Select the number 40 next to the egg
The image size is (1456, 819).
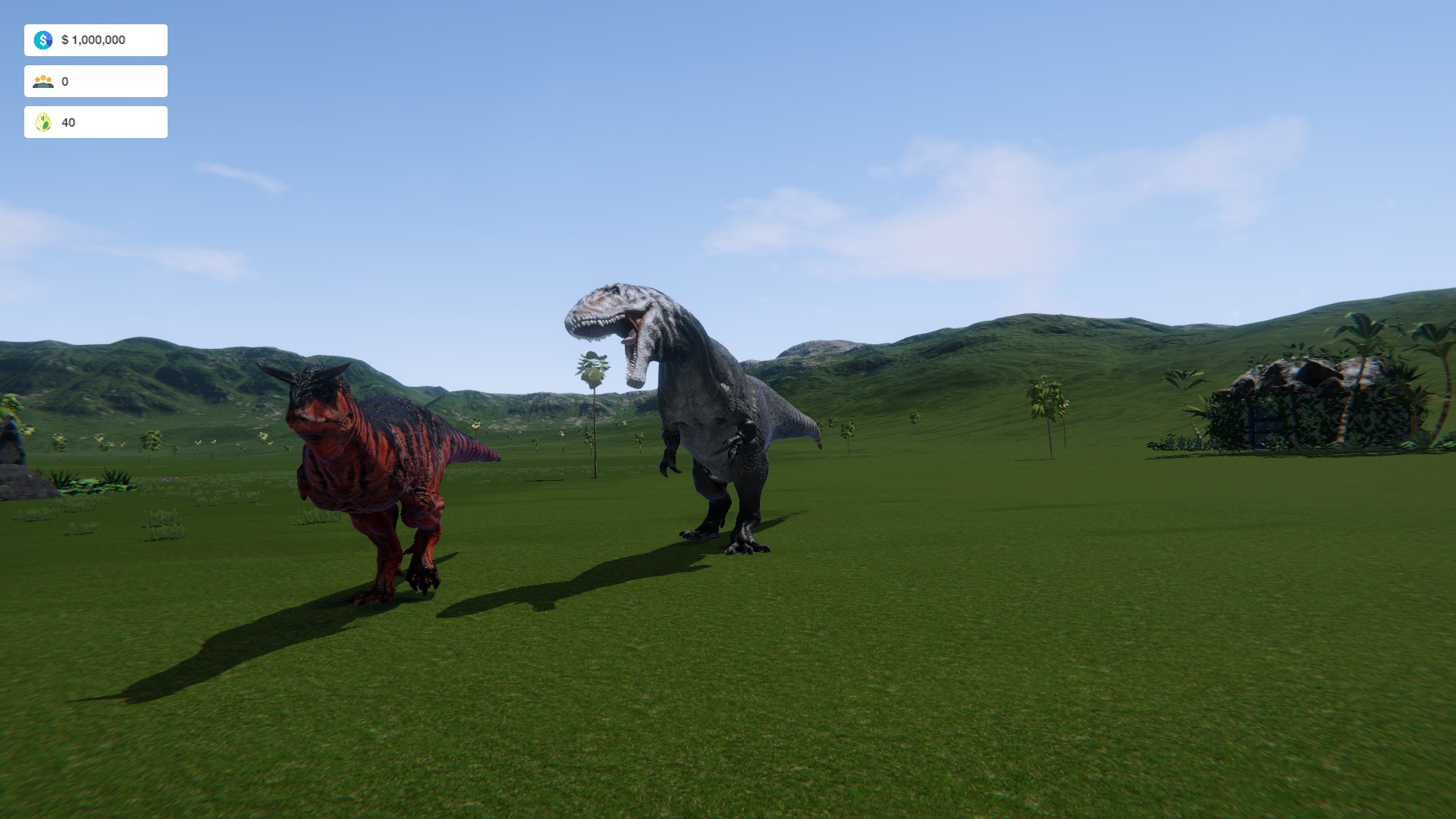[x=68, y=121]
